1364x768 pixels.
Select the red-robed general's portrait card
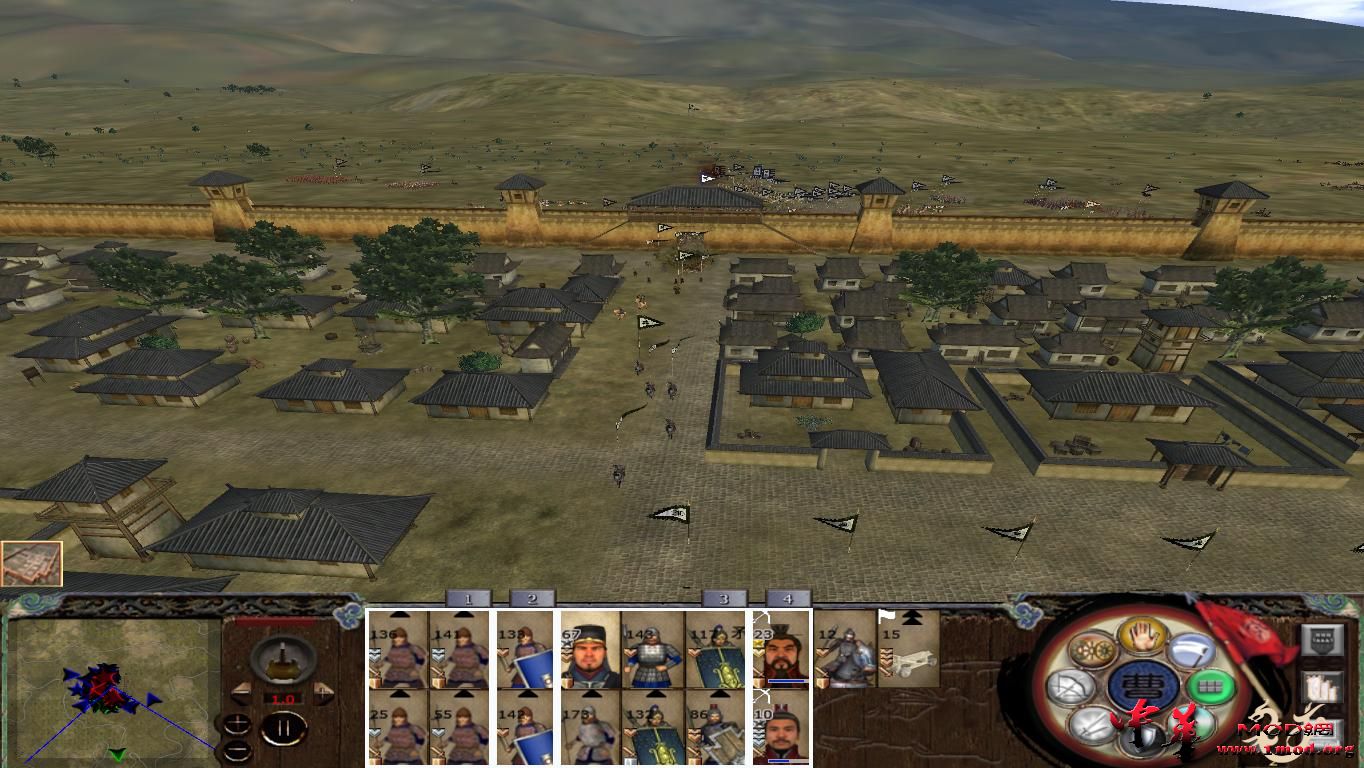(786, 656)
